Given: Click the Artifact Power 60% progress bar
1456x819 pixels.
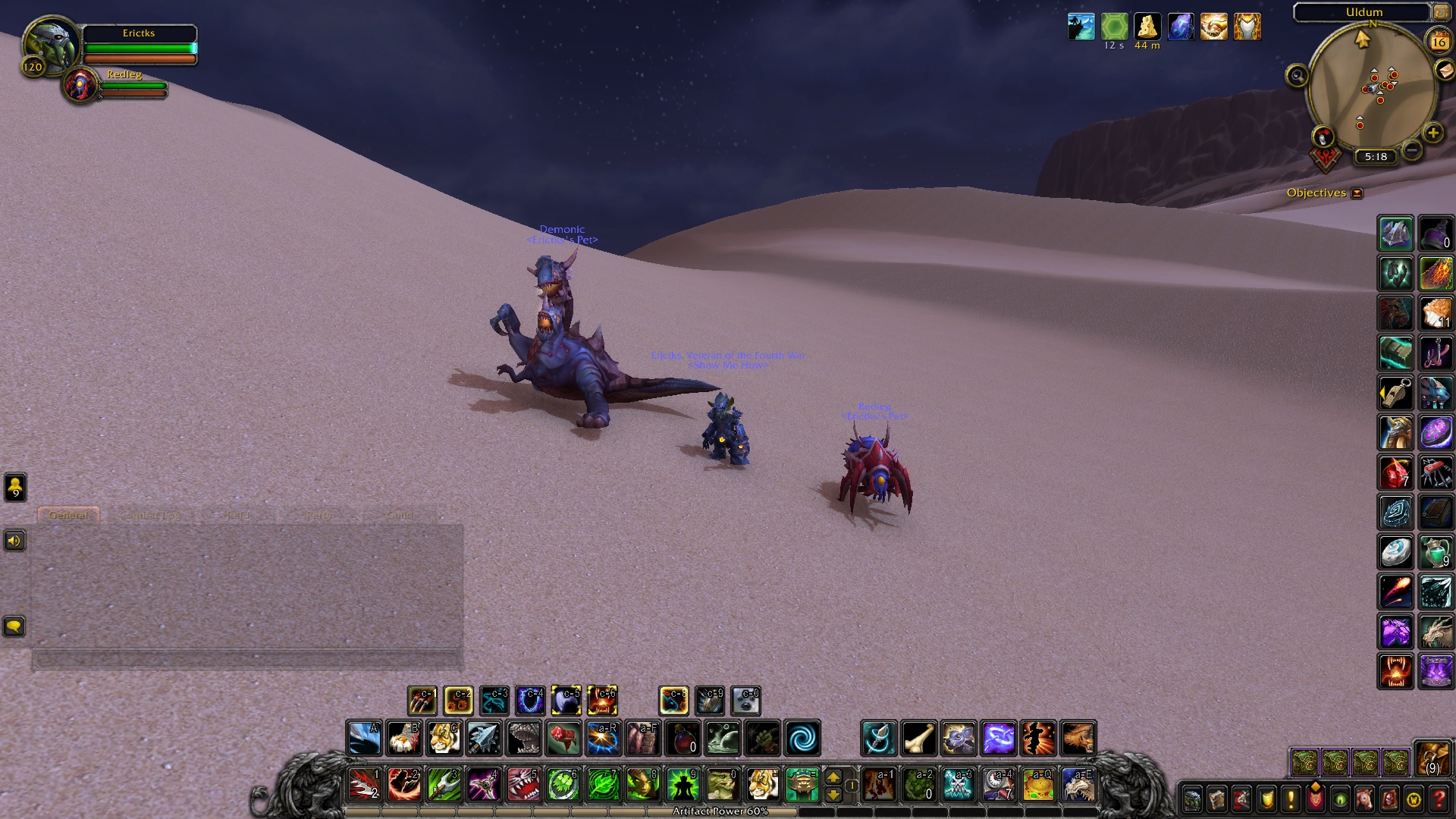Looking at the screenshot, I should (x=719, y=811).
